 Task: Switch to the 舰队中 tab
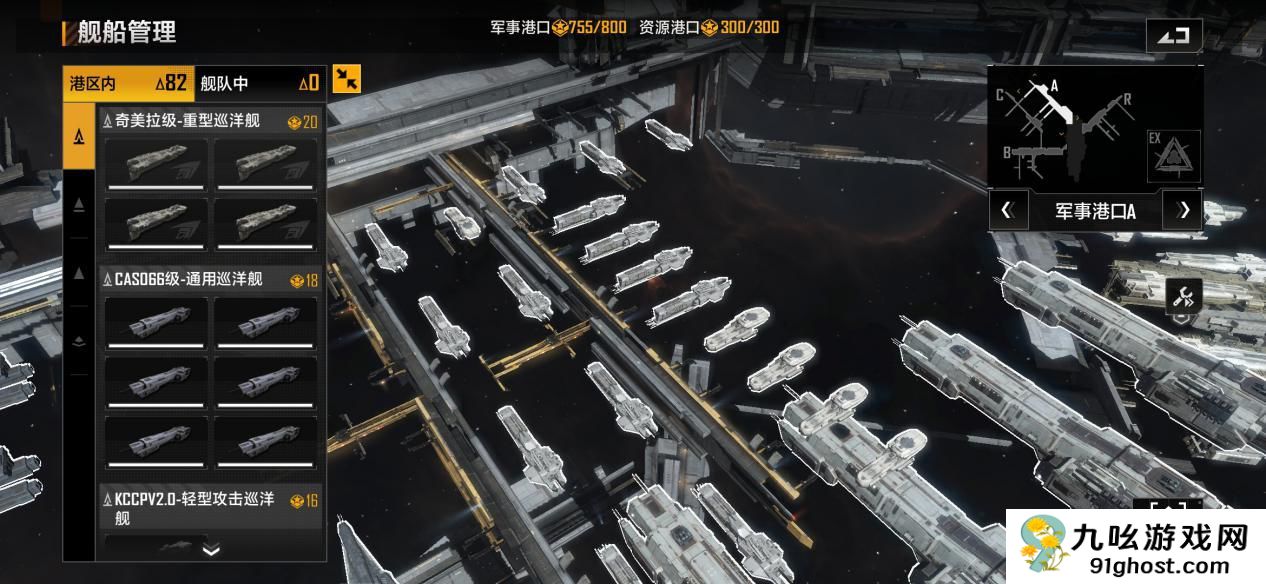259,83
